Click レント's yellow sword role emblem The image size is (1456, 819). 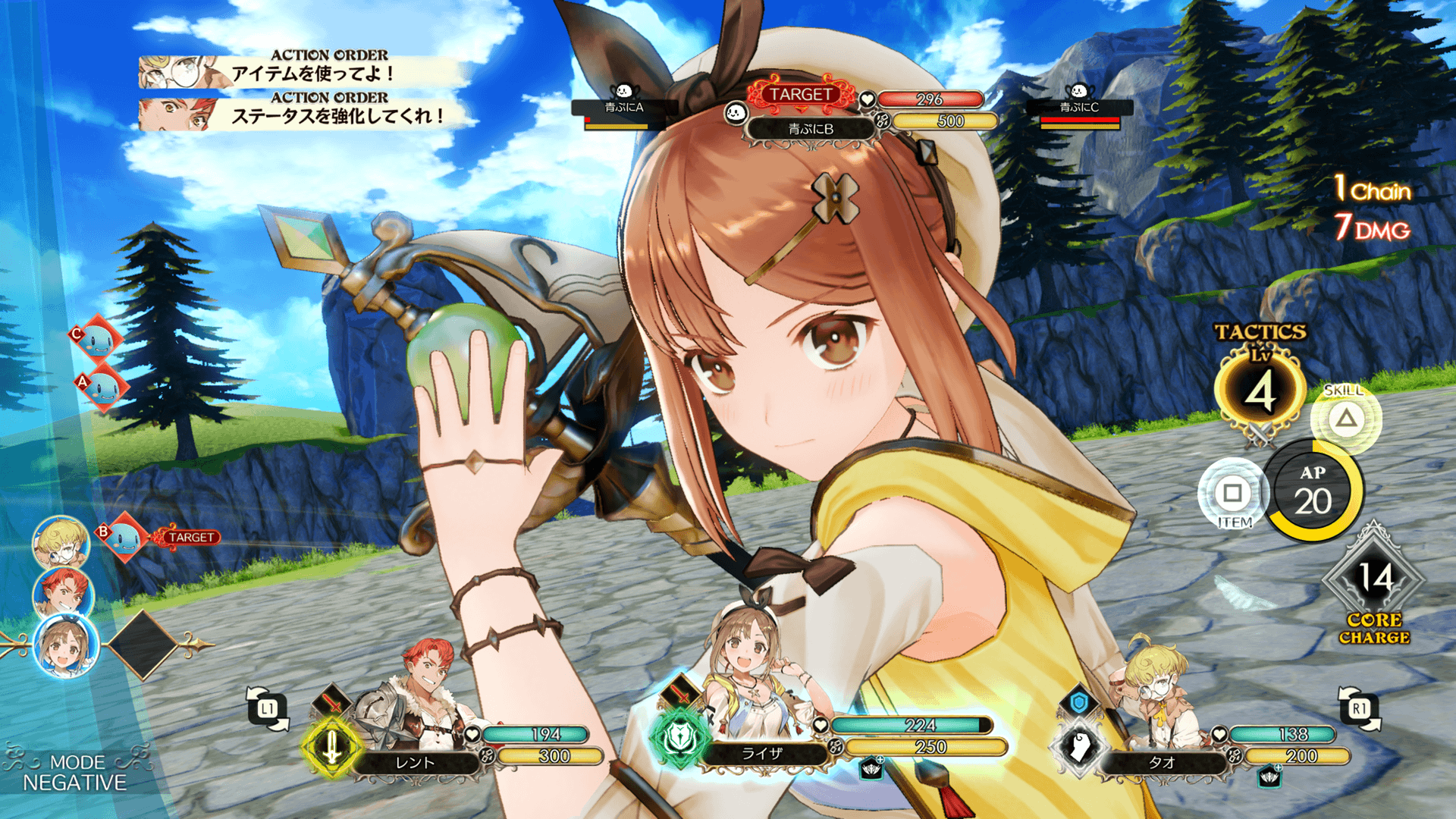click(x=331, y=747)
